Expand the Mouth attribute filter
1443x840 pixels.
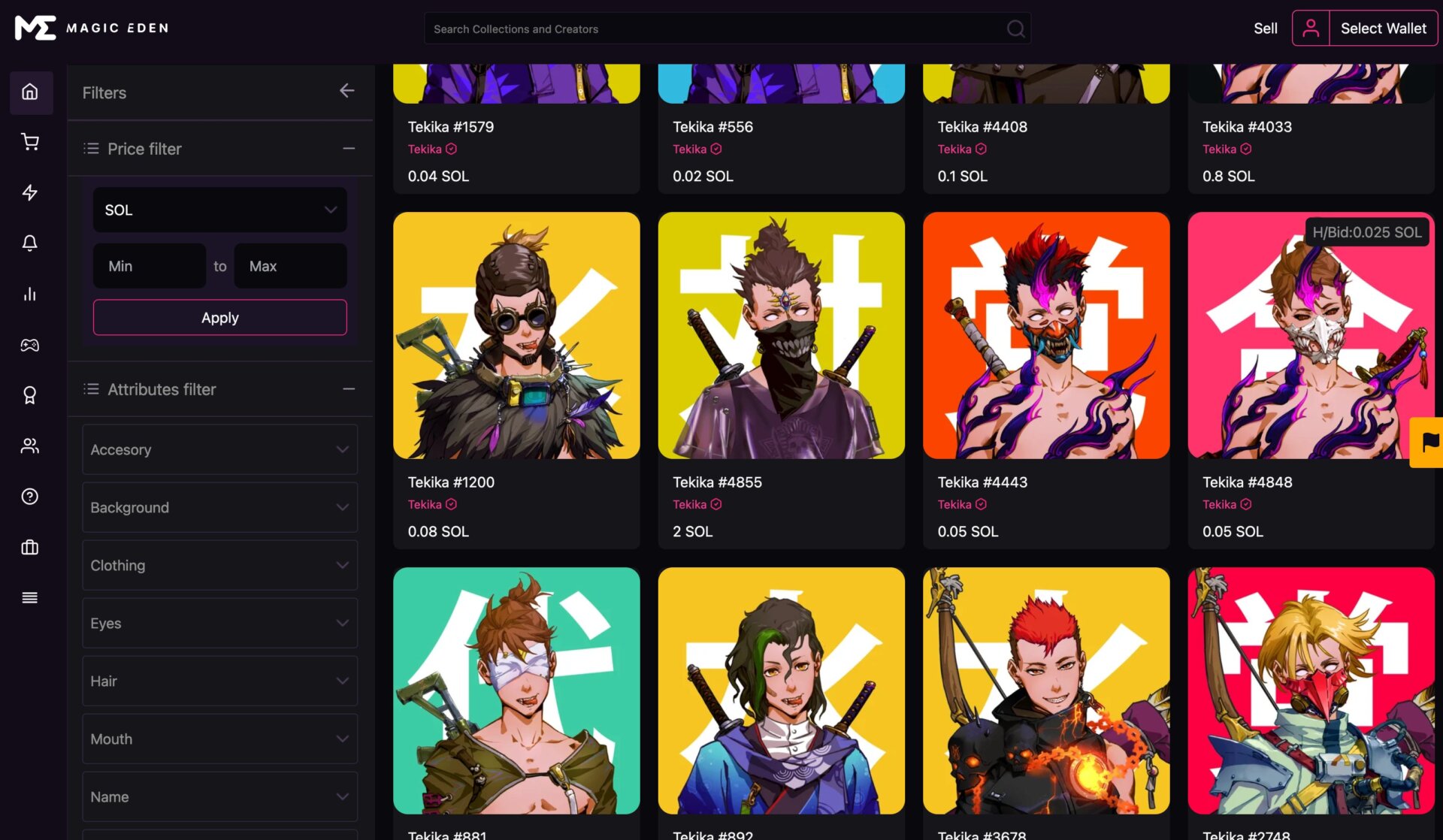[219, 739]
